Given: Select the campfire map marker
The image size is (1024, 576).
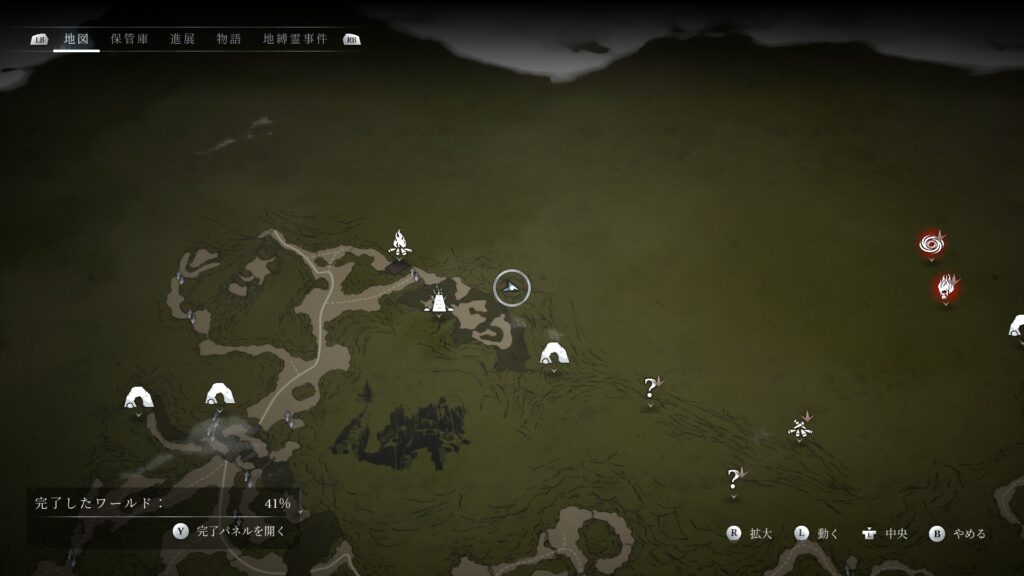Looking at the screenshot, I should pyautogui.click(x=400, y=242).
